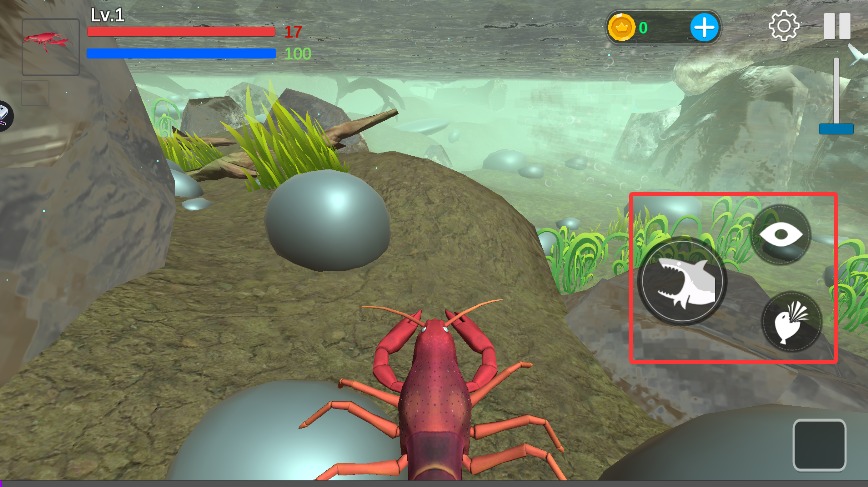Open the gear settings menu
This screenshot has width=868, height=487.
point(784,26)
